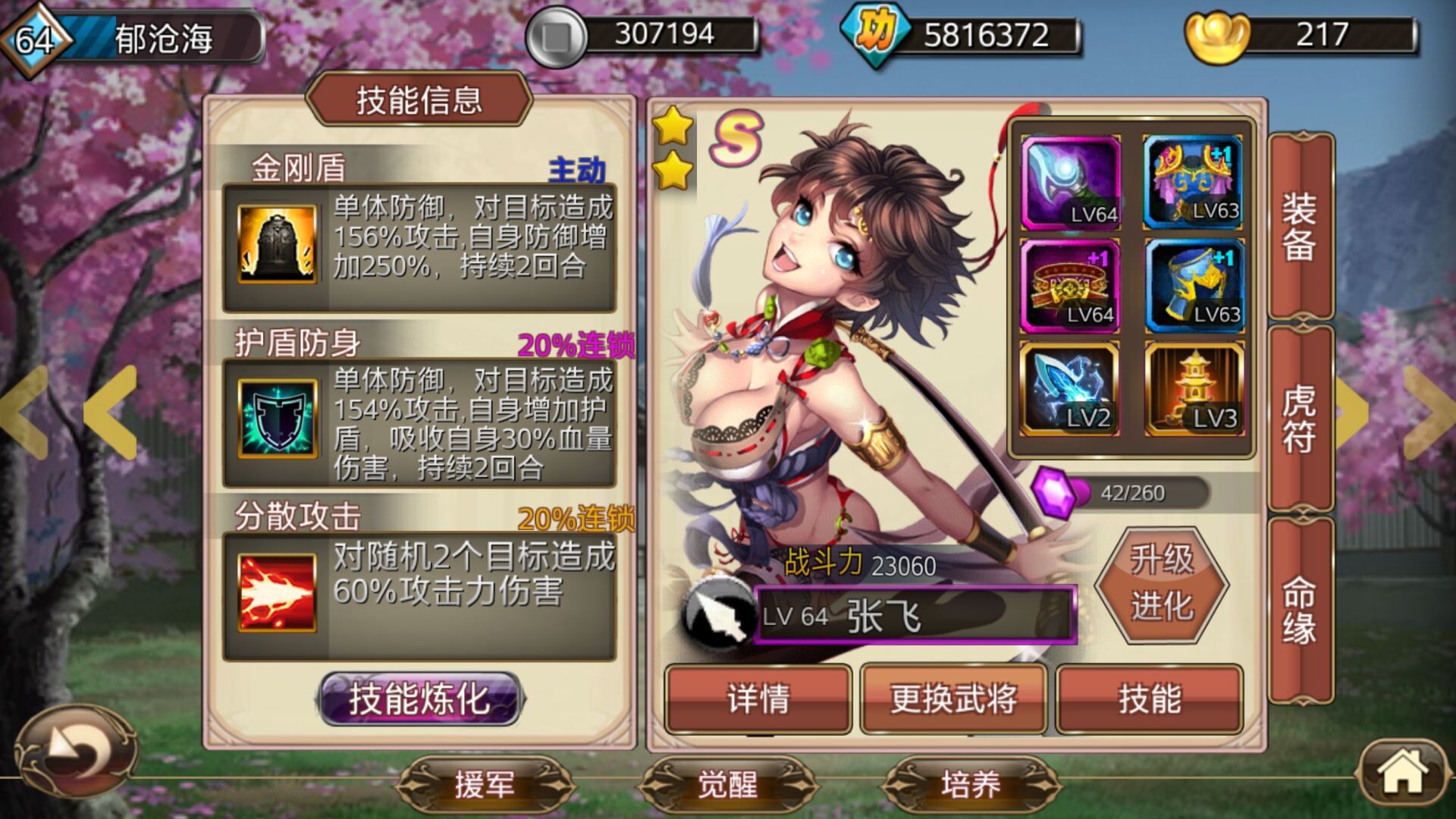Open the 培养 training menu

pyautogui.click(x=971, y=785)
